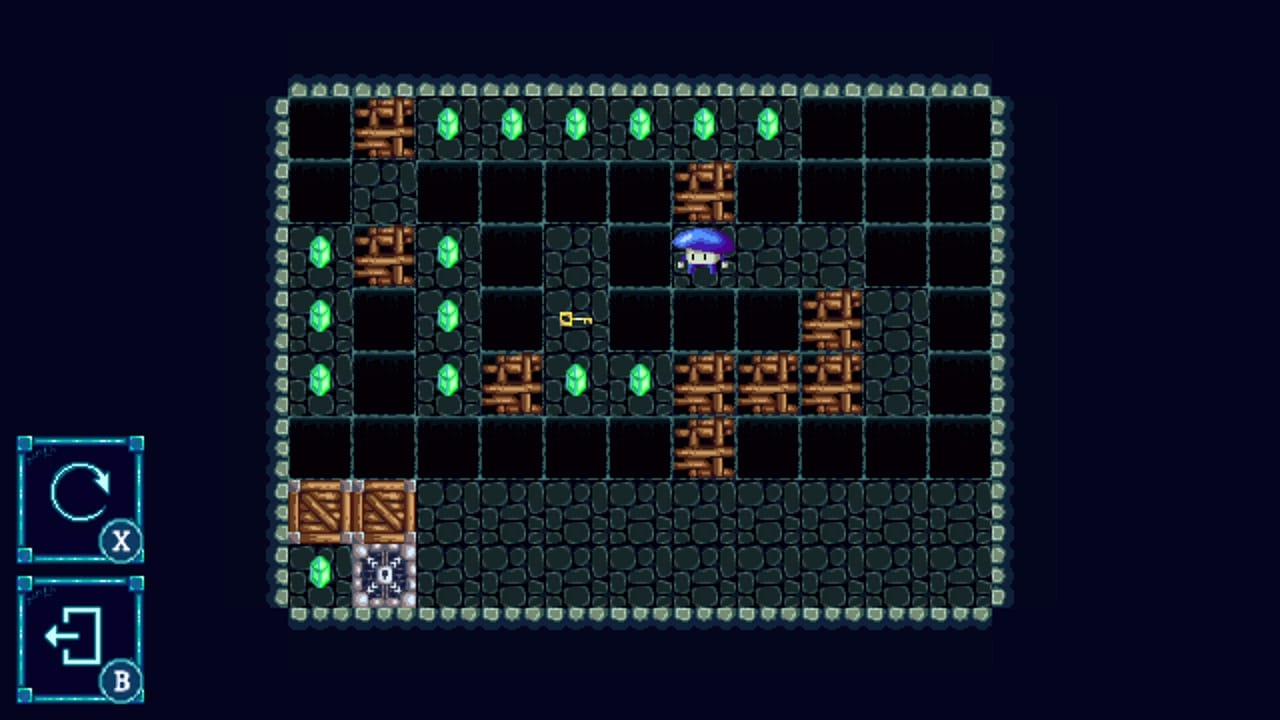Select the leftmost crate at the bottom-left row
Screen dimensions: 1280x720
[318, 510]
